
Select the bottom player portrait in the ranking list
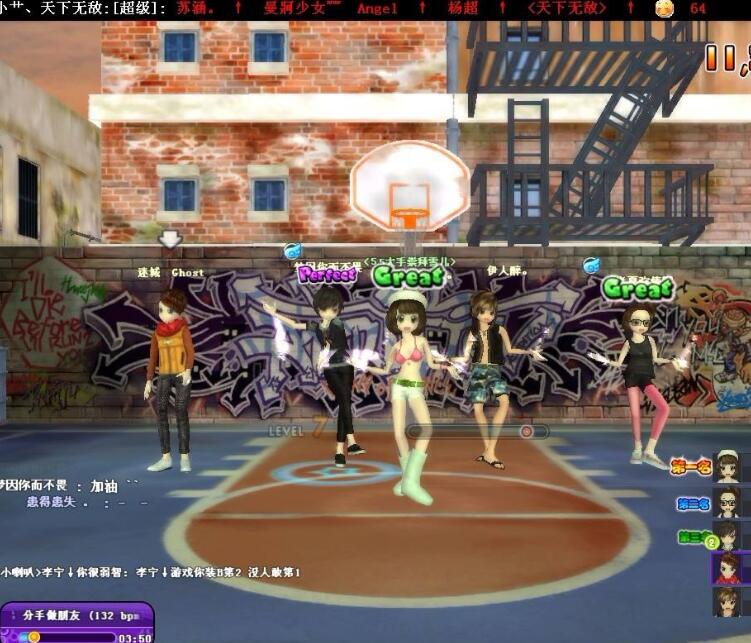pos(727,601)
